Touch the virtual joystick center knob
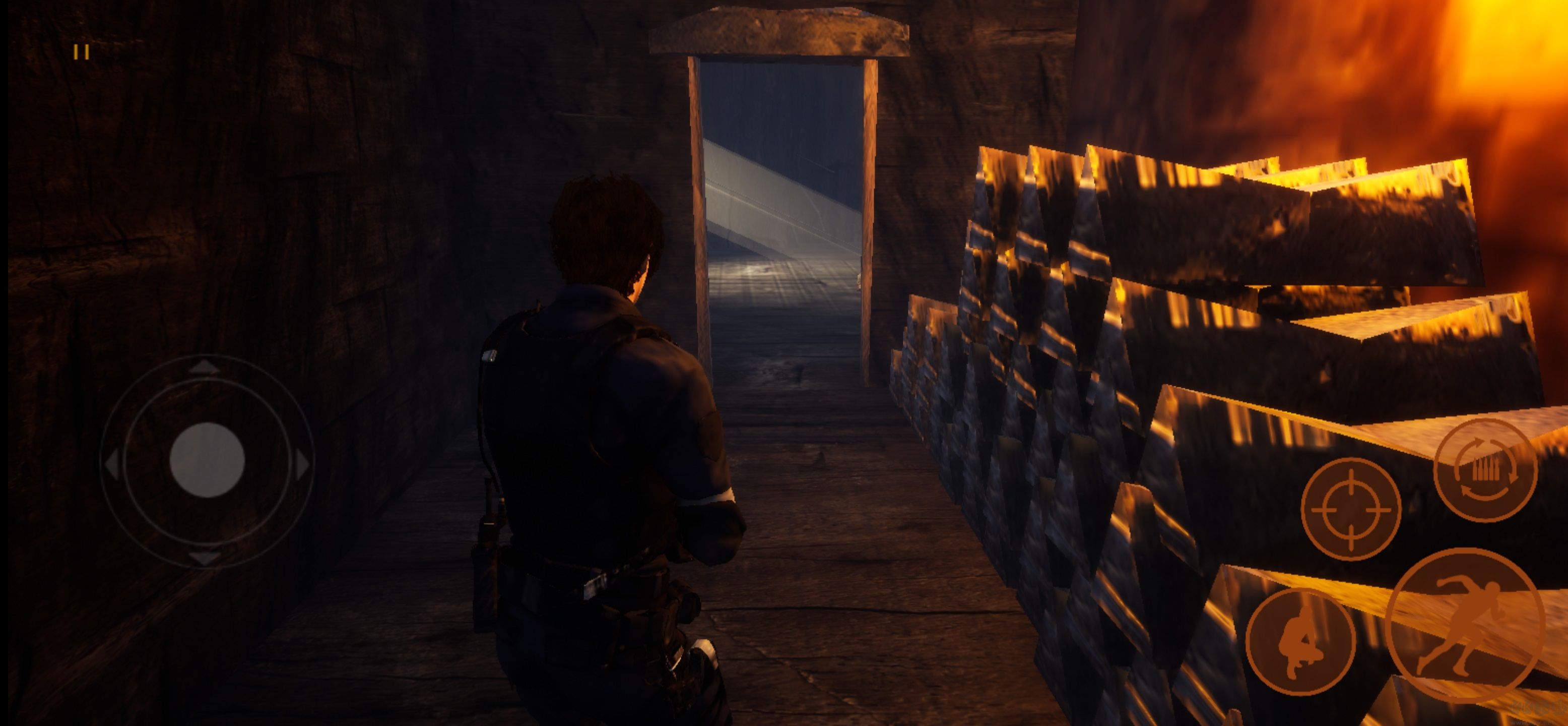The height and width of the screenshot is (726, 1568). tap(207, 460)
